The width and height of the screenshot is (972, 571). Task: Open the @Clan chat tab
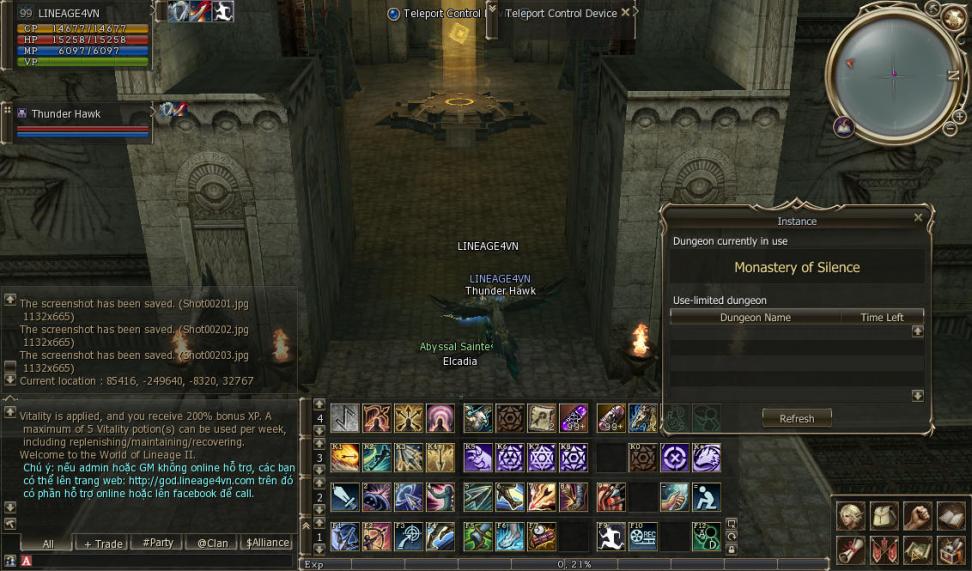point(211,543)
